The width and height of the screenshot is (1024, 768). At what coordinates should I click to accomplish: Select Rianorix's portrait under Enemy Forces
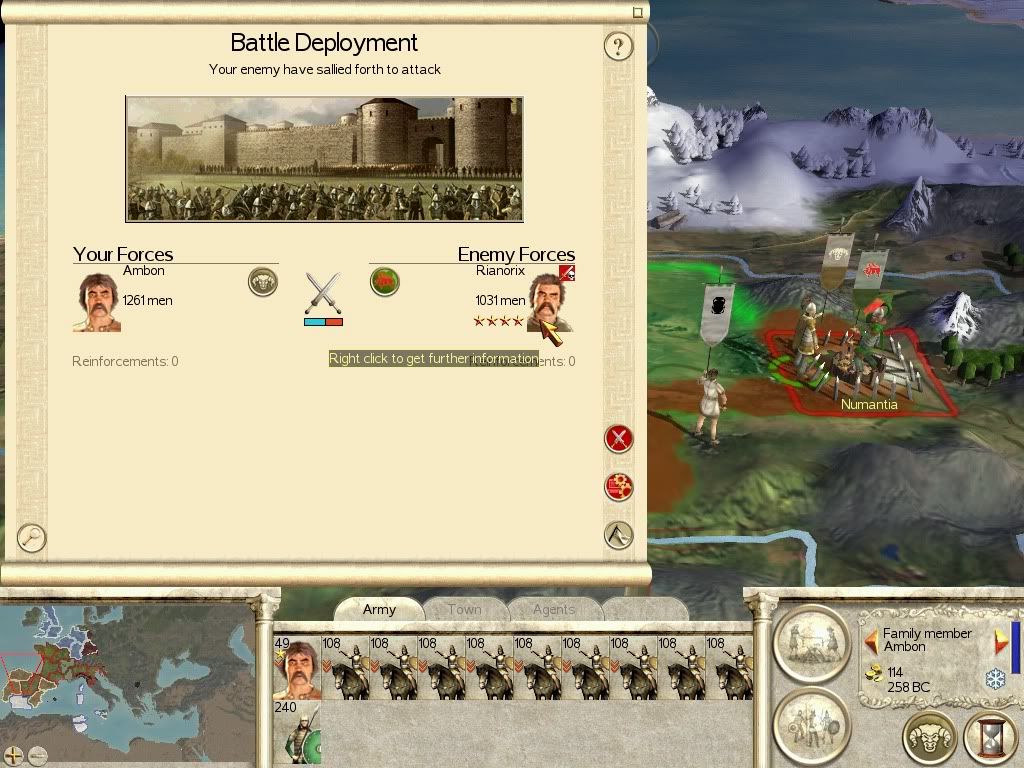coord(551,302)
